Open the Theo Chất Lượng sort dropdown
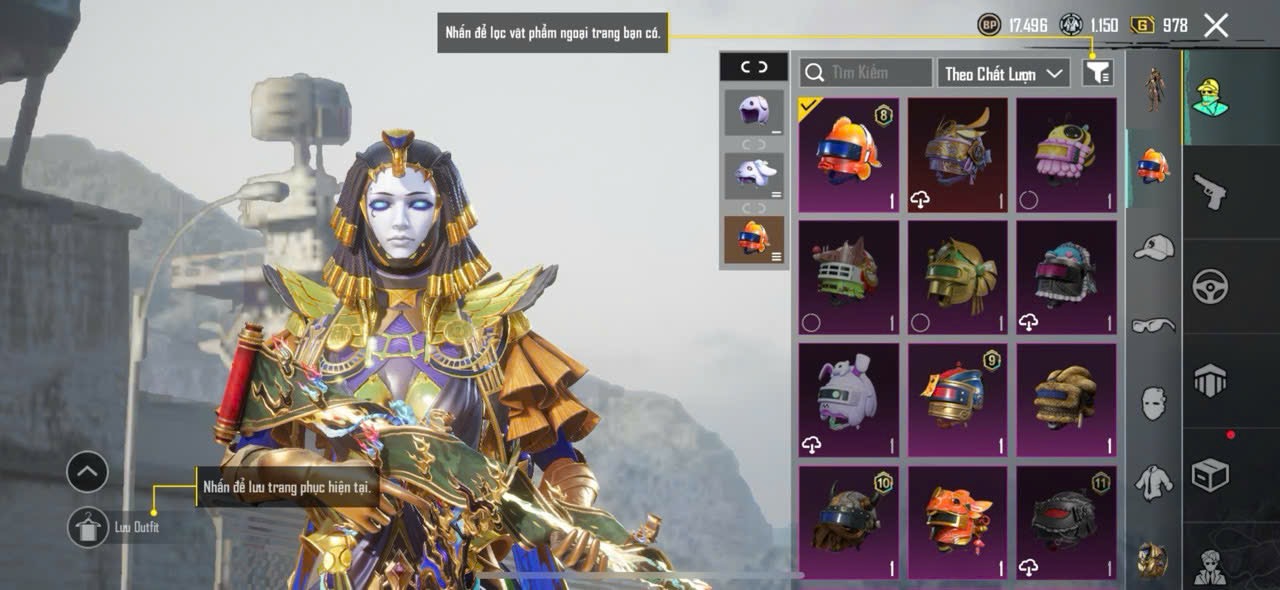The height and width of the screenshot is (590, 1280). pyautogui.click(x=1003, y=73)
